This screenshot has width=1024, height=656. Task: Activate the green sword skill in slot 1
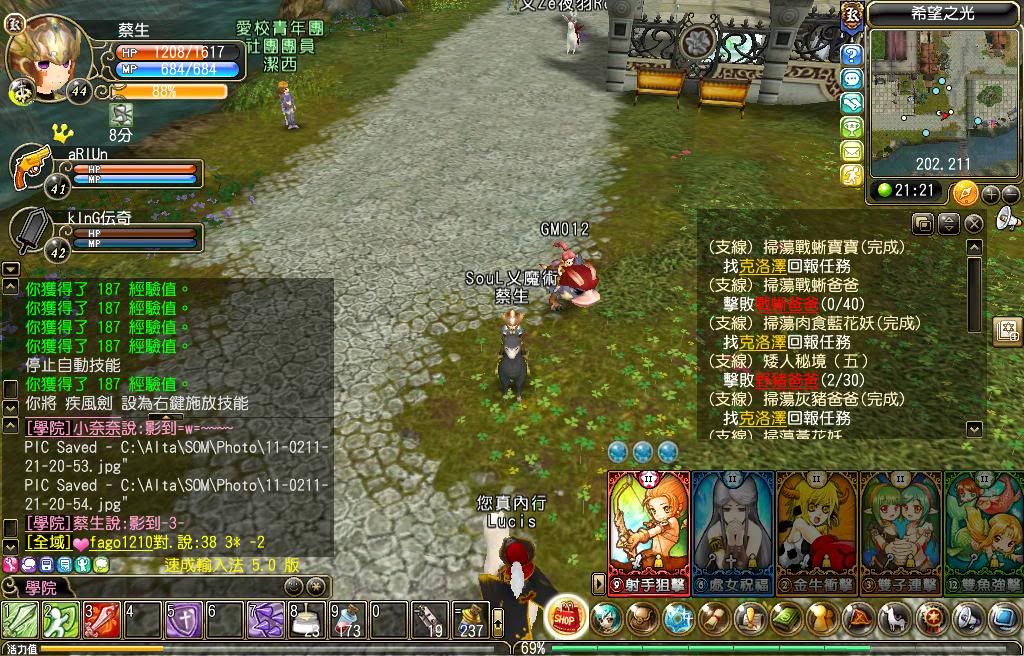pyautogui.click(x=20, y=620)
